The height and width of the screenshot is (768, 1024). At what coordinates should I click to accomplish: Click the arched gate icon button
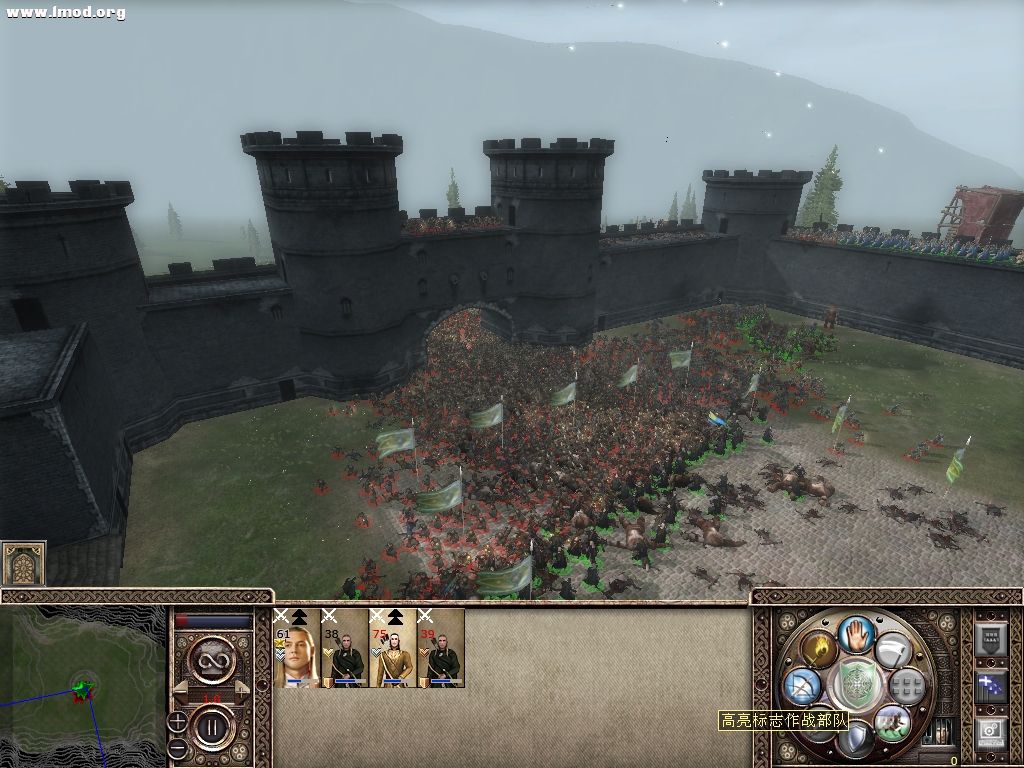23,565
